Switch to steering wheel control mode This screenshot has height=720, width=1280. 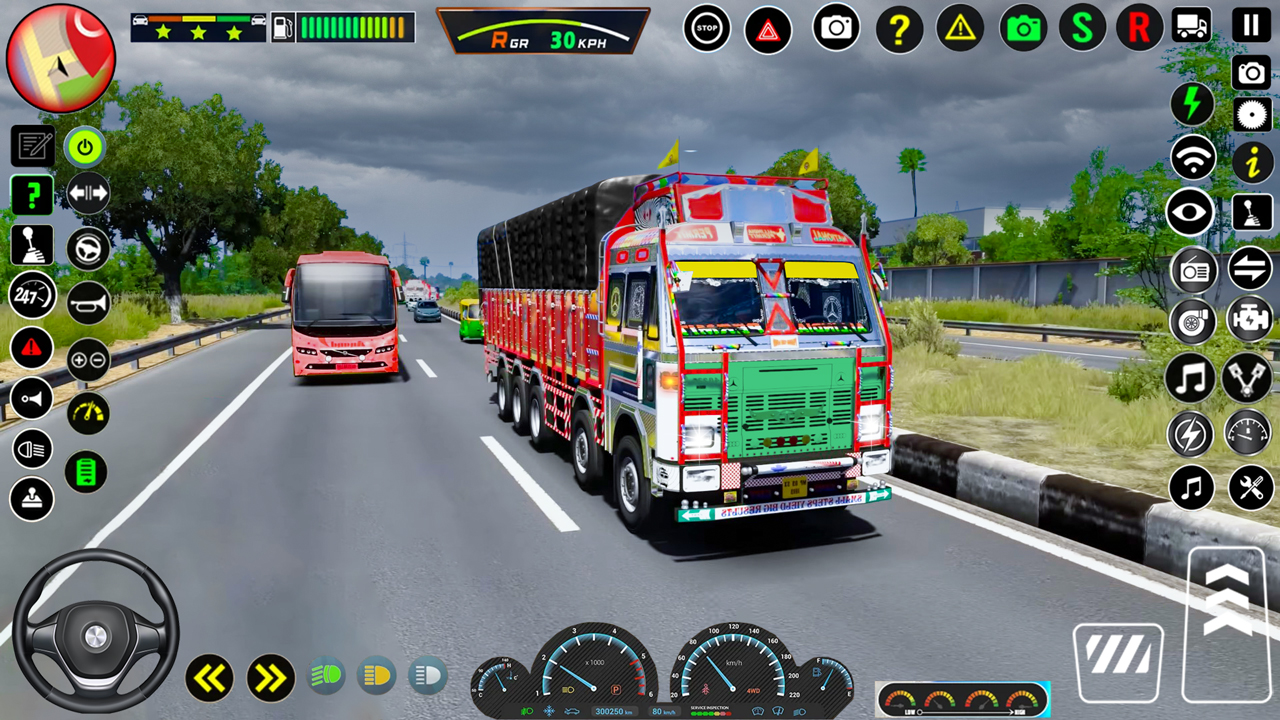[88, 247]
